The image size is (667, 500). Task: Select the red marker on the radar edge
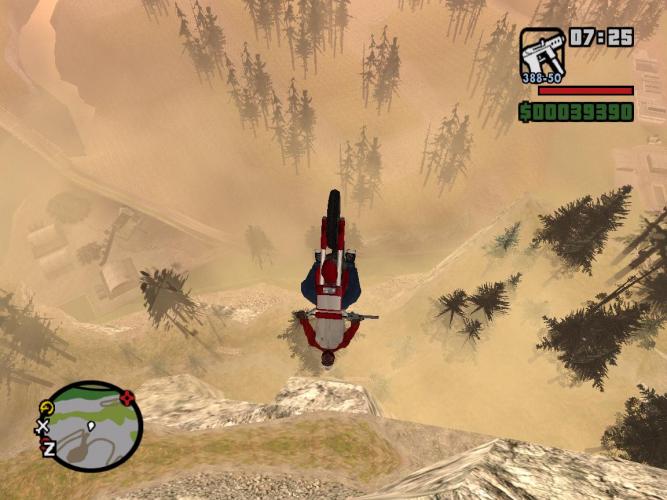pyautogui.click(x=127, y=399)
